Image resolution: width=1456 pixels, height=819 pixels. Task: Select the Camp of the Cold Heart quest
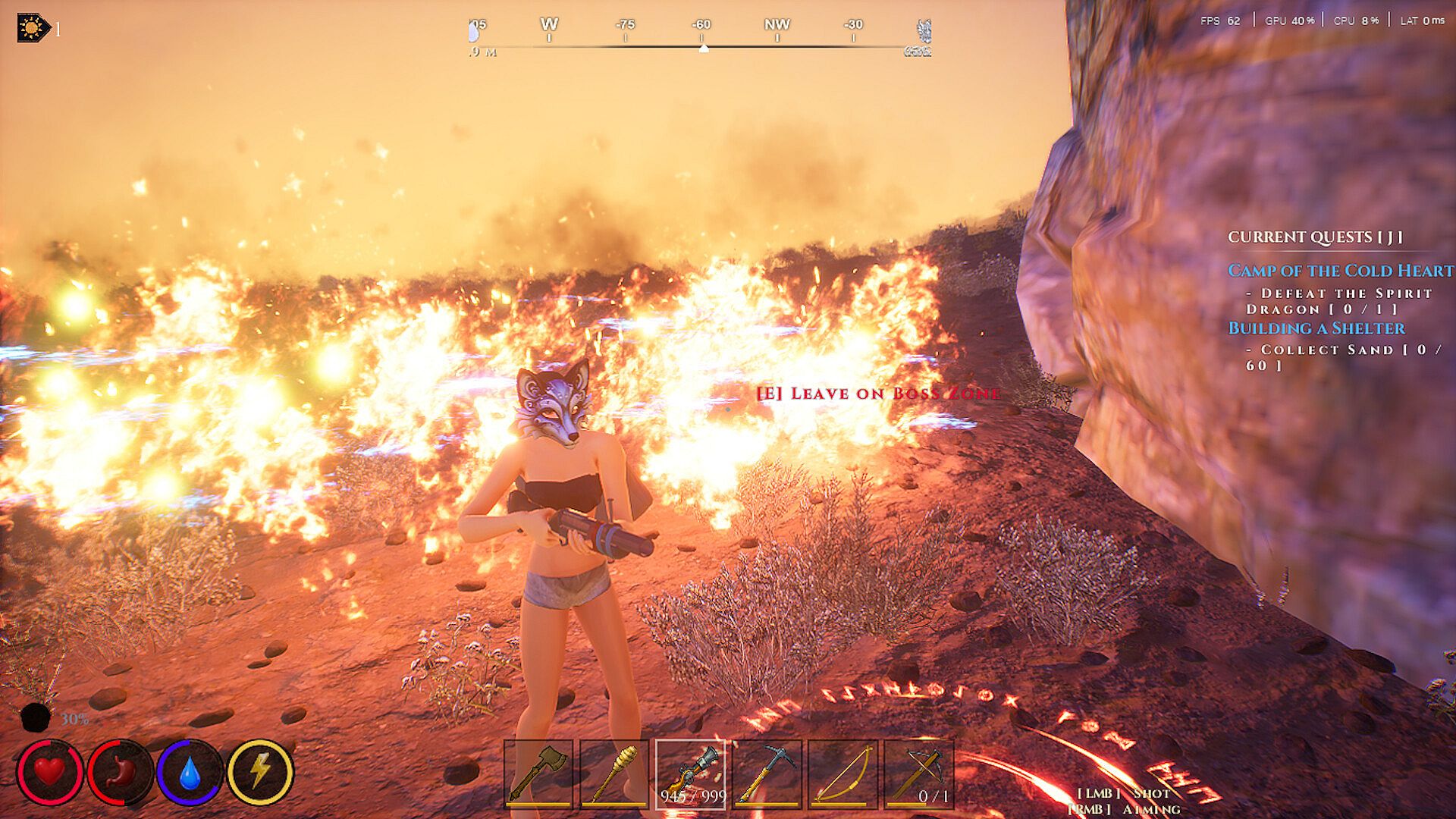click(1340, 271)
